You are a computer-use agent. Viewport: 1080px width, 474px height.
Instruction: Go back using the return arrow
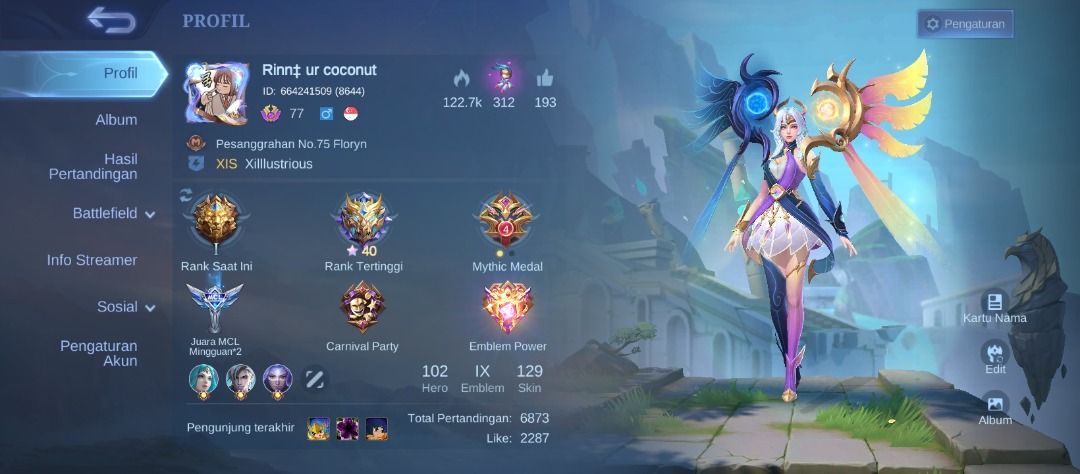pos(110,19)
